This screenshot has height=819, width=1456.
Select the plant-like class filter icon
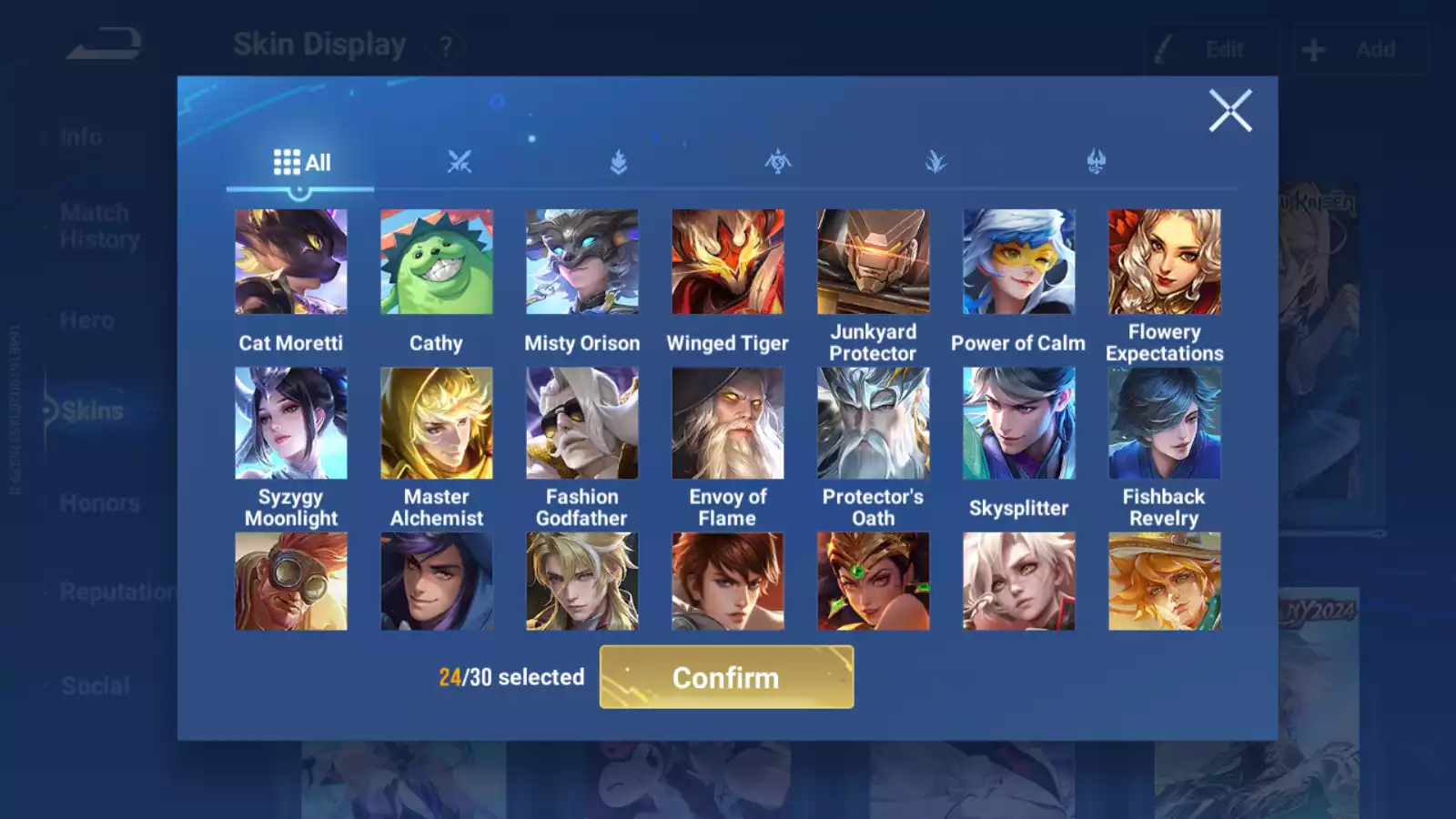click(935, 161)
